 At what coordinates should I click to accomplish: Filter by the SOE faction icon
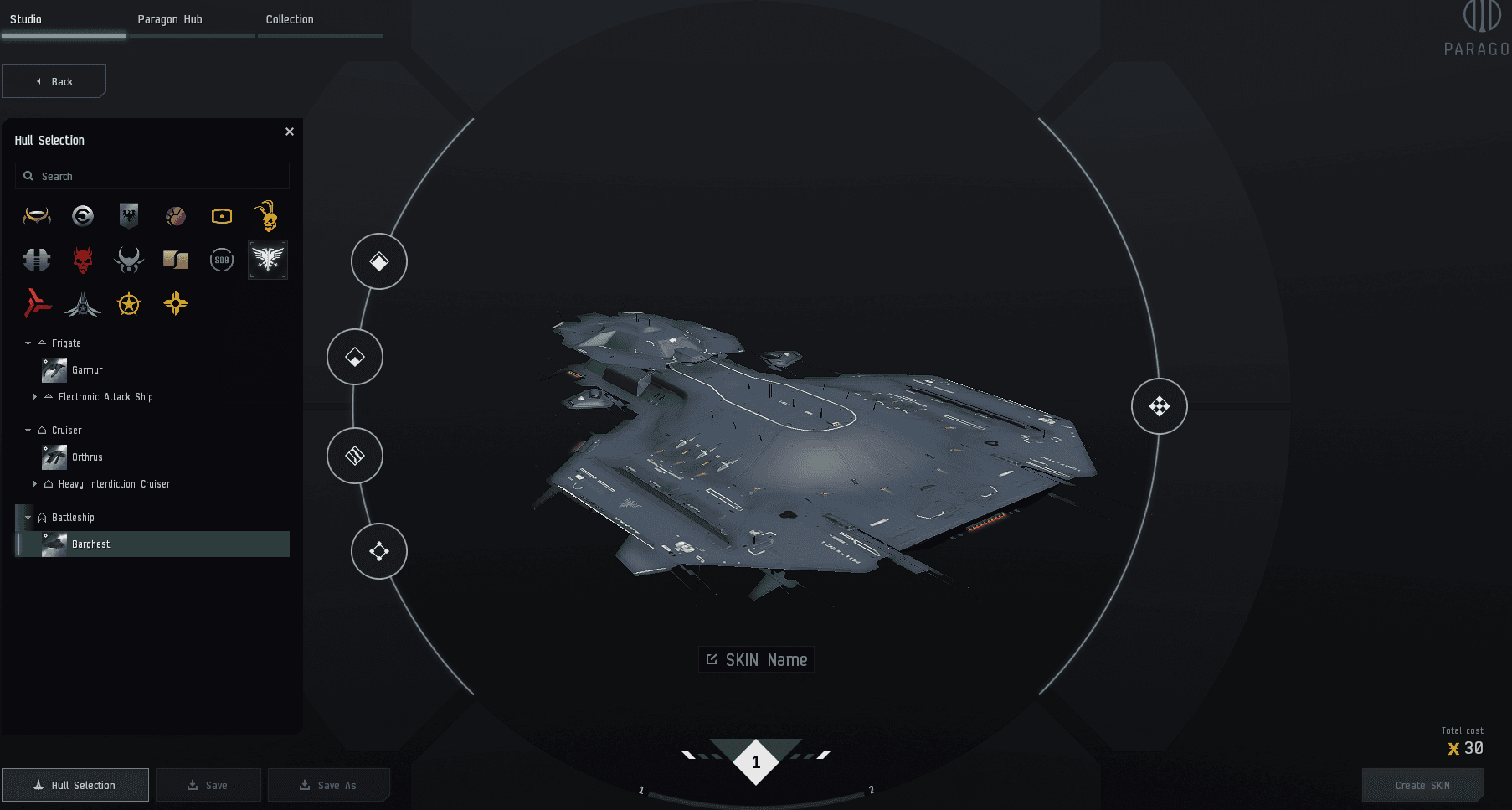[x=221, y=260]
